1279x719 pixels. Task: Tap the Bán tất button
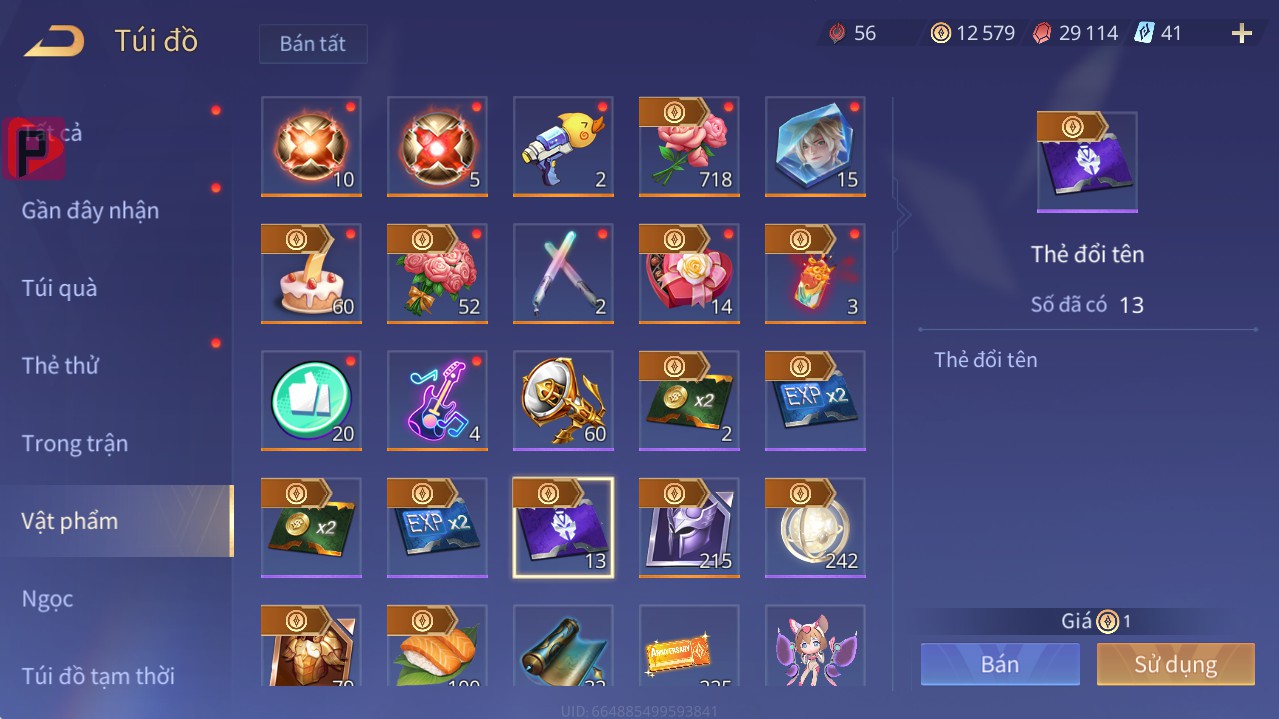click(x=313, y=44)
